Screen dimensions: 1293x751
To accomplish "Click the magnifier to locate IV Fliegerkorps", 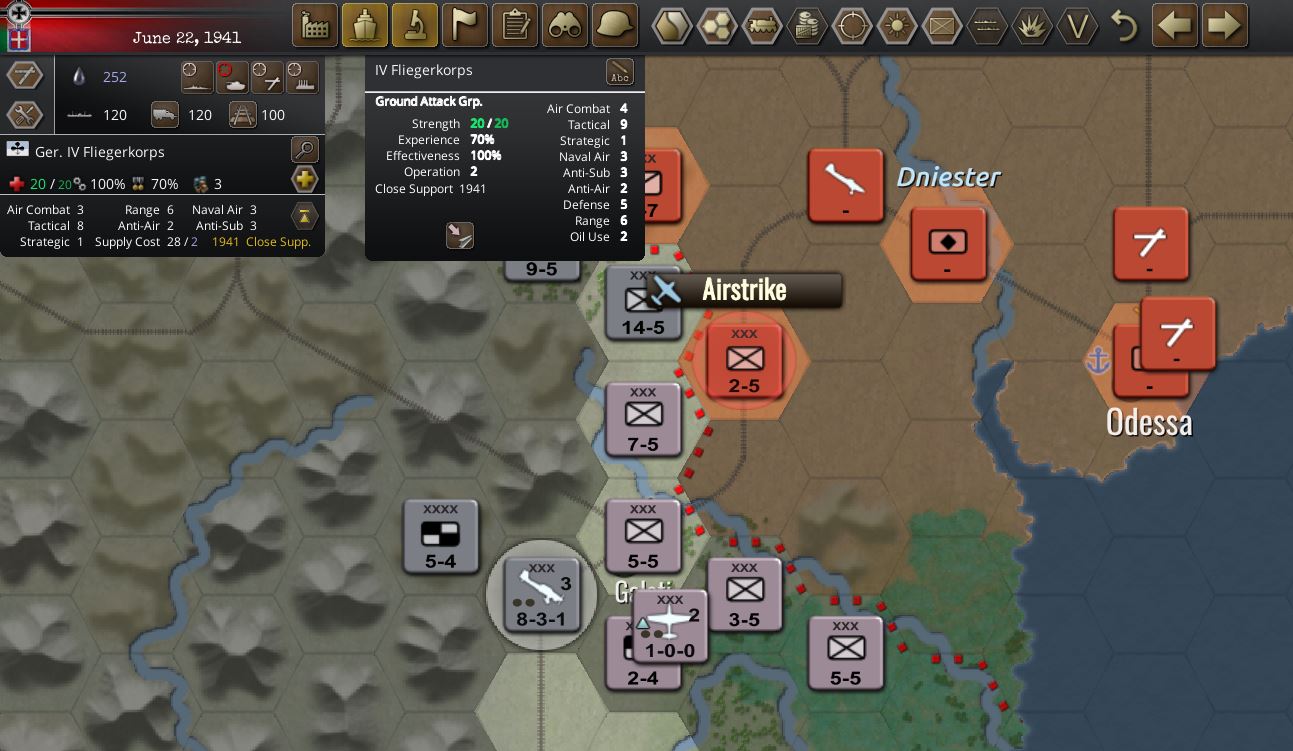I will [x=305, y=151].
